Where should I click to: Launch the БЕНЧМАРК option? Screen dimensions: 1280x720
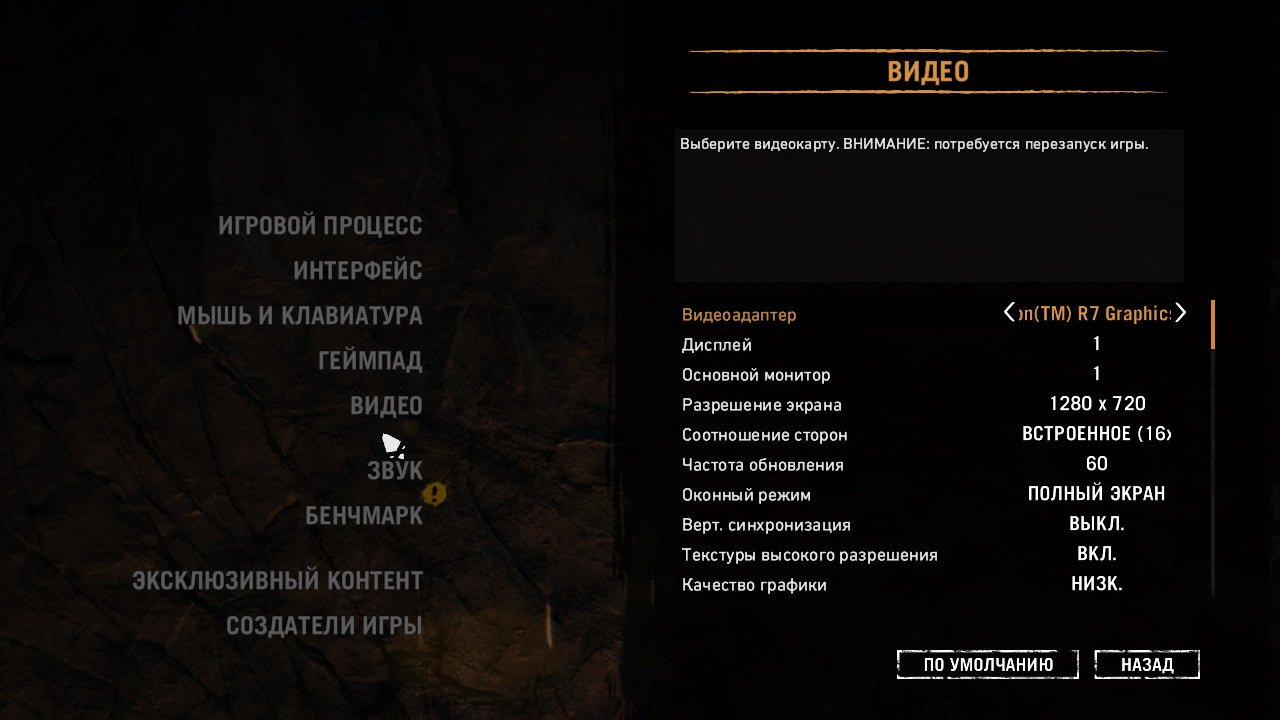tap(364, 516)
